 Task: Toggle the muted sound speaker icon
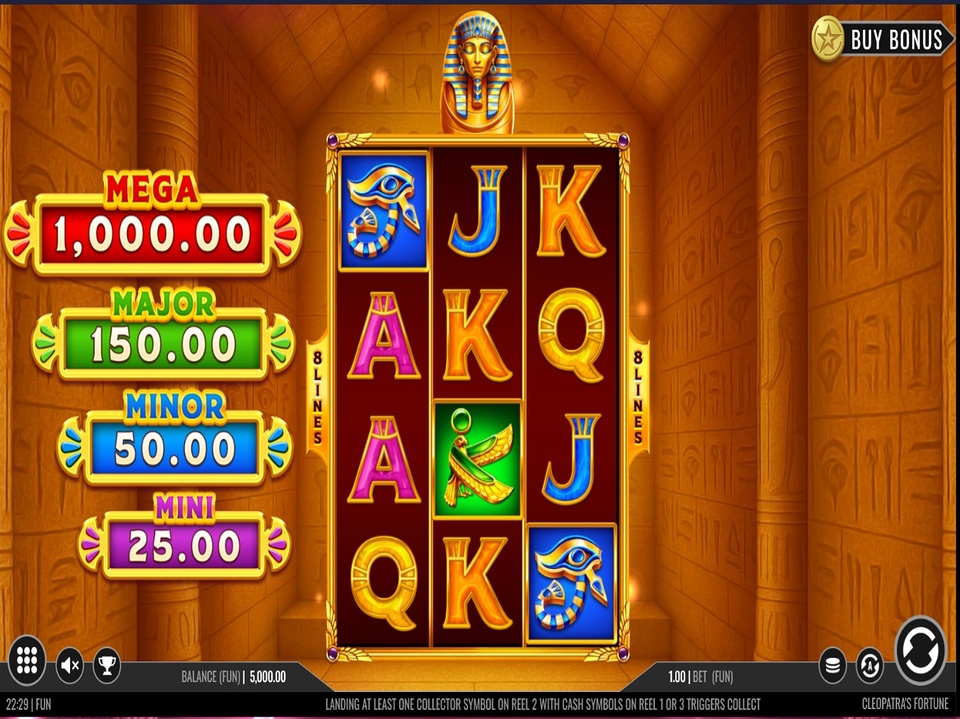click(x=69, y=664)
